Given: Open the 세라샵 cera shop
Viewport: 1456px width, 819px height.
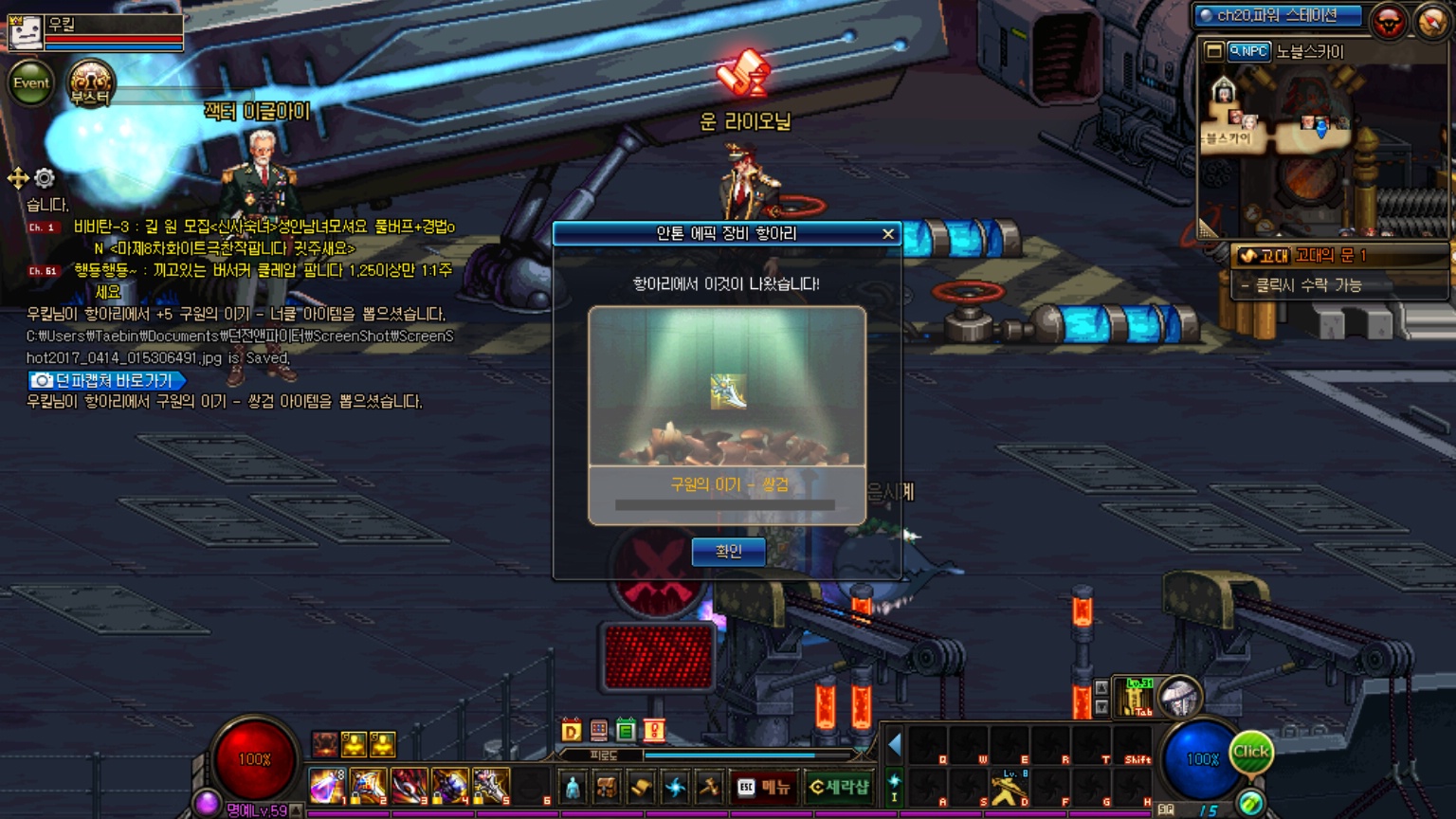Looking at the screenshot, I should tap(839, 787).
